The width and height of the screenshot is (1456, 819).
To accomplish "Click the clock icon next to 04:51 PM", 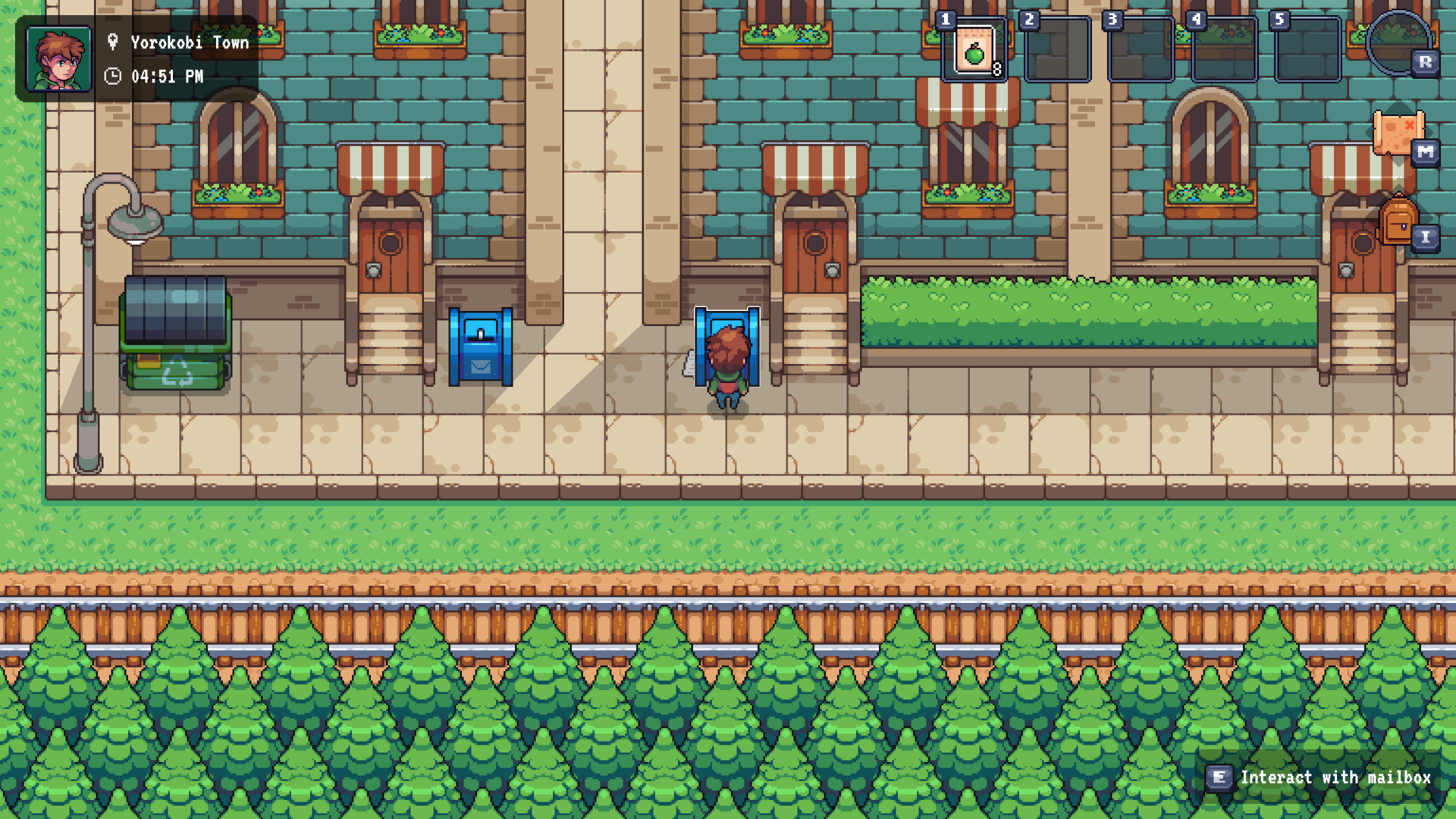I will pos(114,76).
